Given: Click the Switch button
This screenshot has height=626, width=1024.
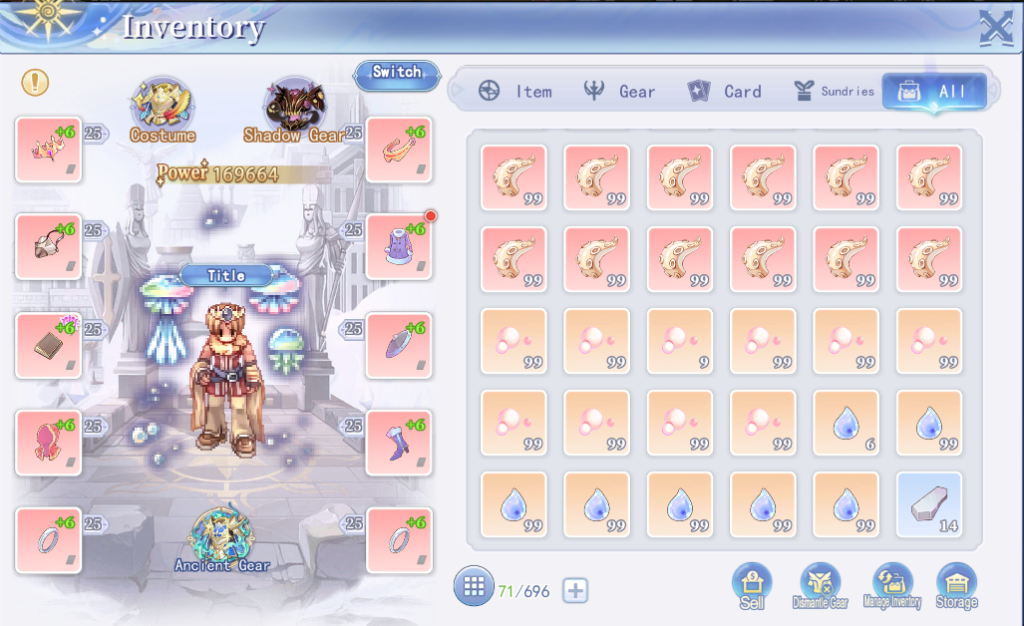Looking at the screenshot, I should click(x=396, y=73).
